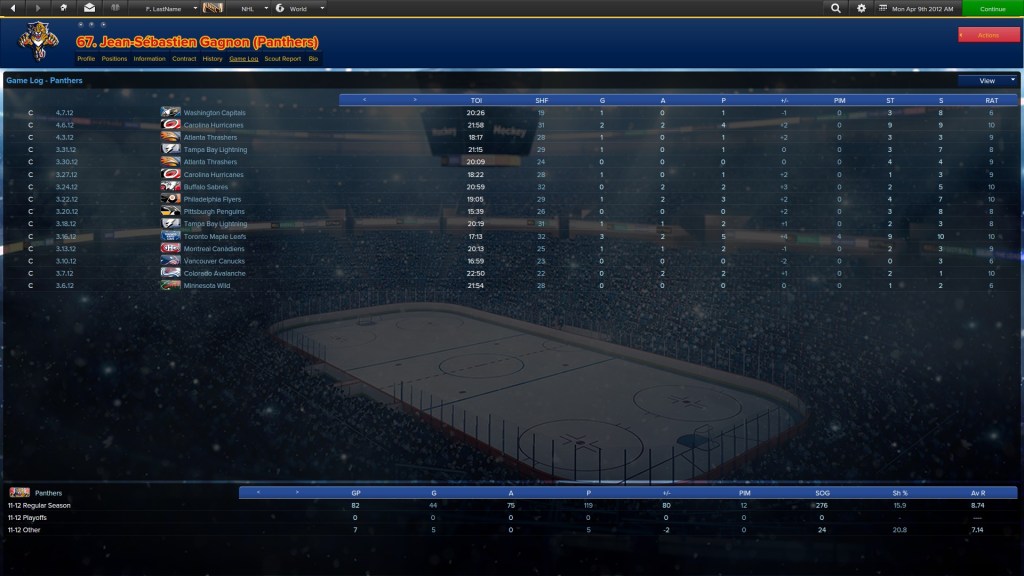View the History tab
The height and width of the screenshot is (576, 1024).
point(212,59)
